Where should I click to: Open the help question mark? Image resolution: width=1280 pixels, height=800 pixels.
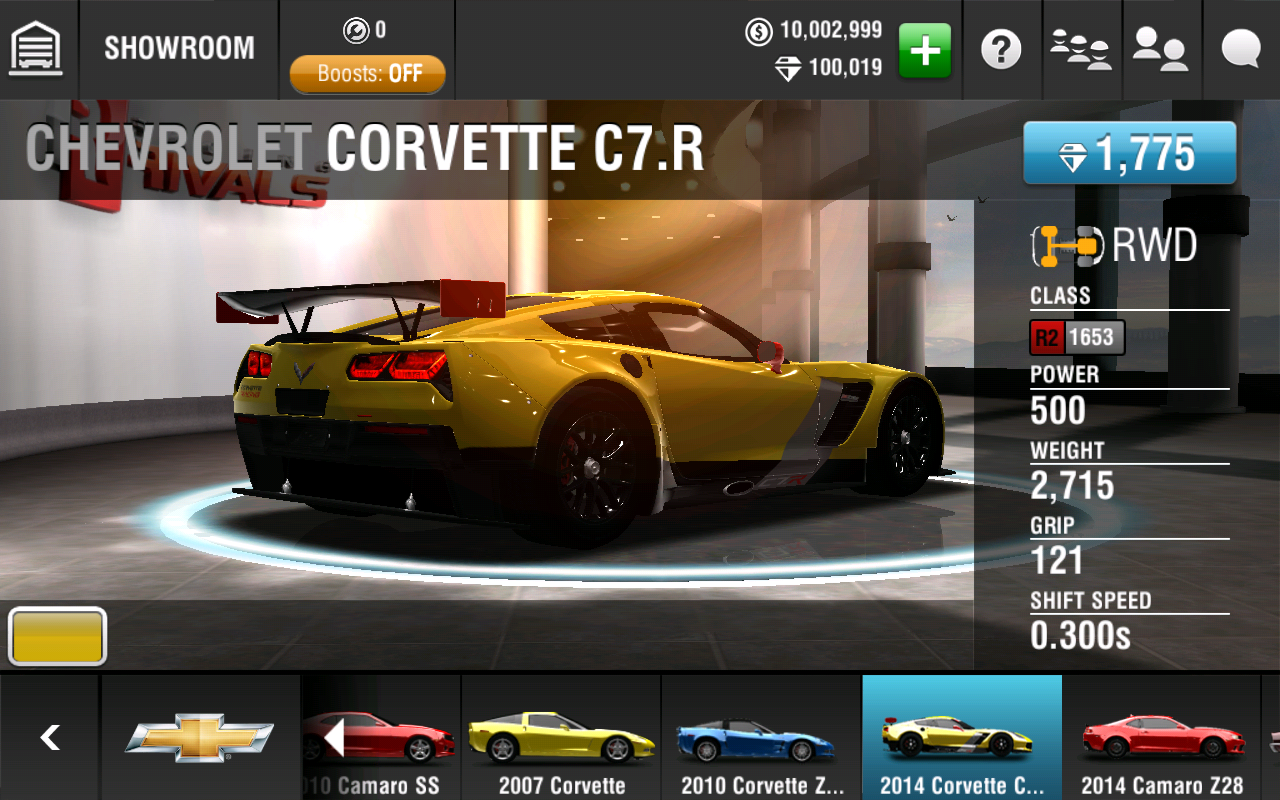click(x=1001, y=49)
